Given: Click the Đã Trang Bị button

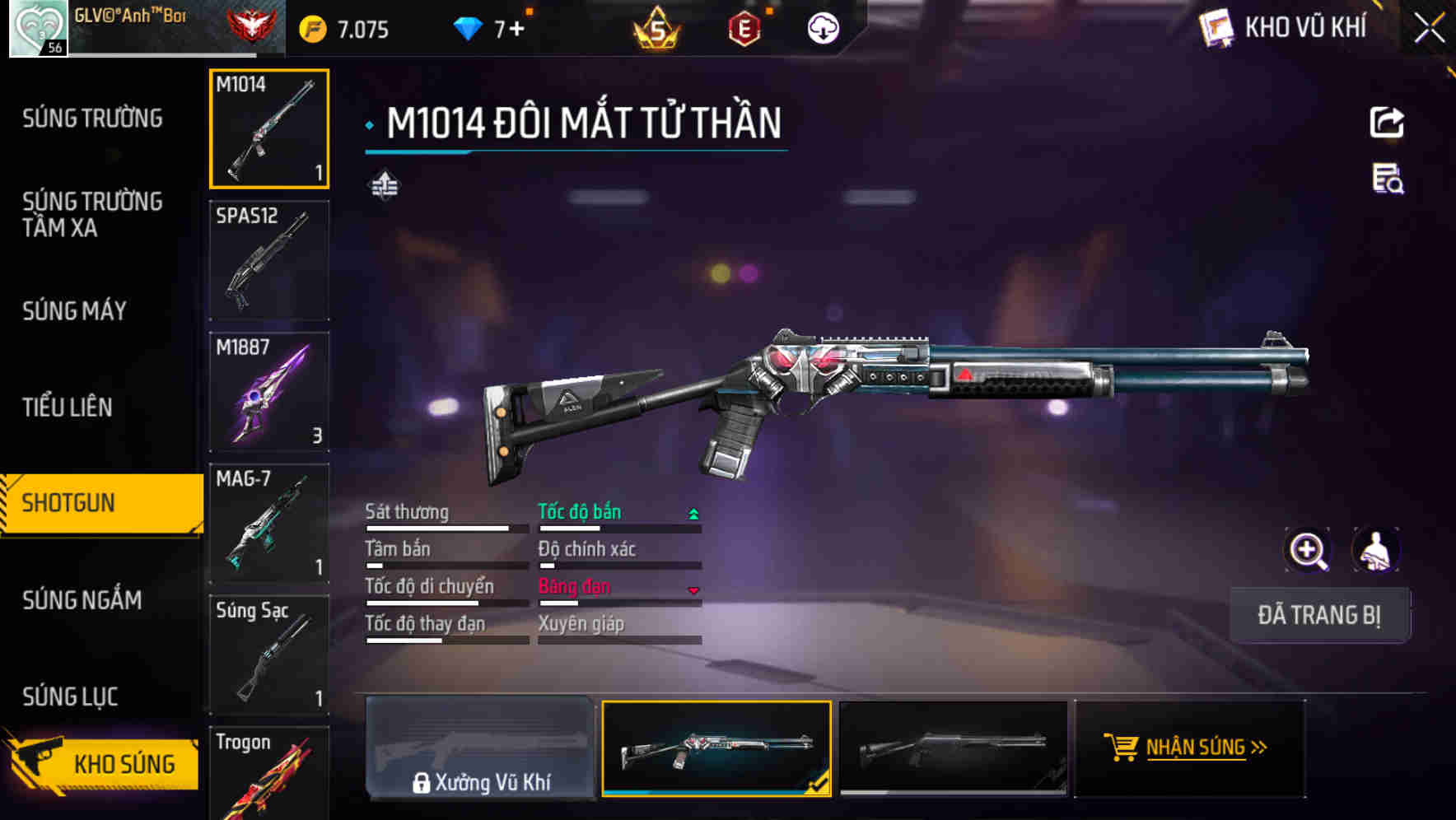Looking at the screenshot, I should pos(1318,615).
